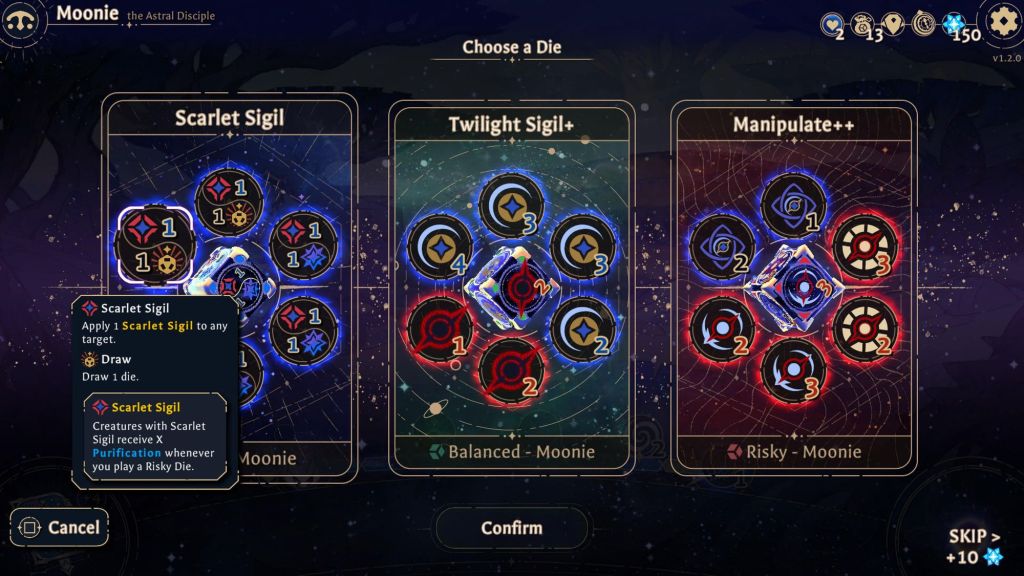Viewport: 1024px width, 576px height.
Task: Open the round compass-like icon beside the crystal
Action: (923, 24)
